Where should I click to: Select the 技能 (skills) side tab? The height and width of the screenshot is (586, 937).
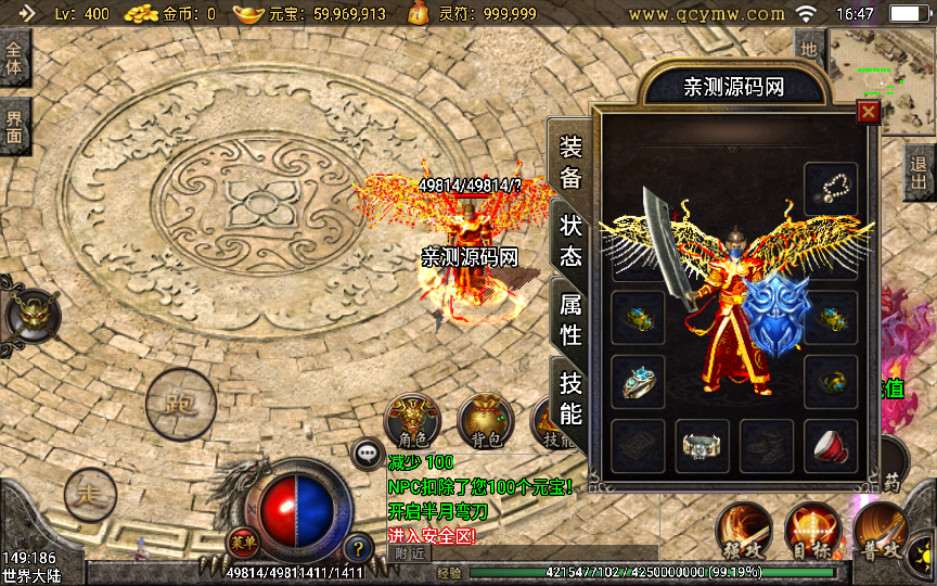pyautogui.click(x=570, y=397)
